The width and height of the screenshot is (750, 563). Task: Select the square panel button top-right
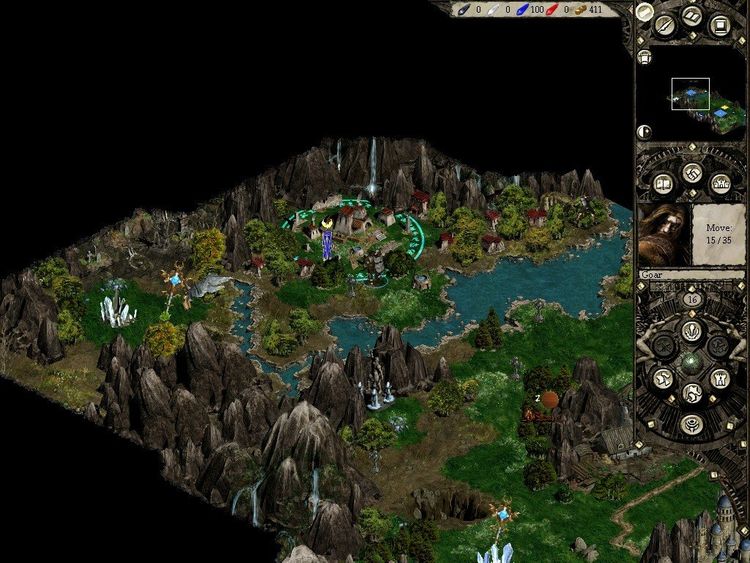point(721,25)
